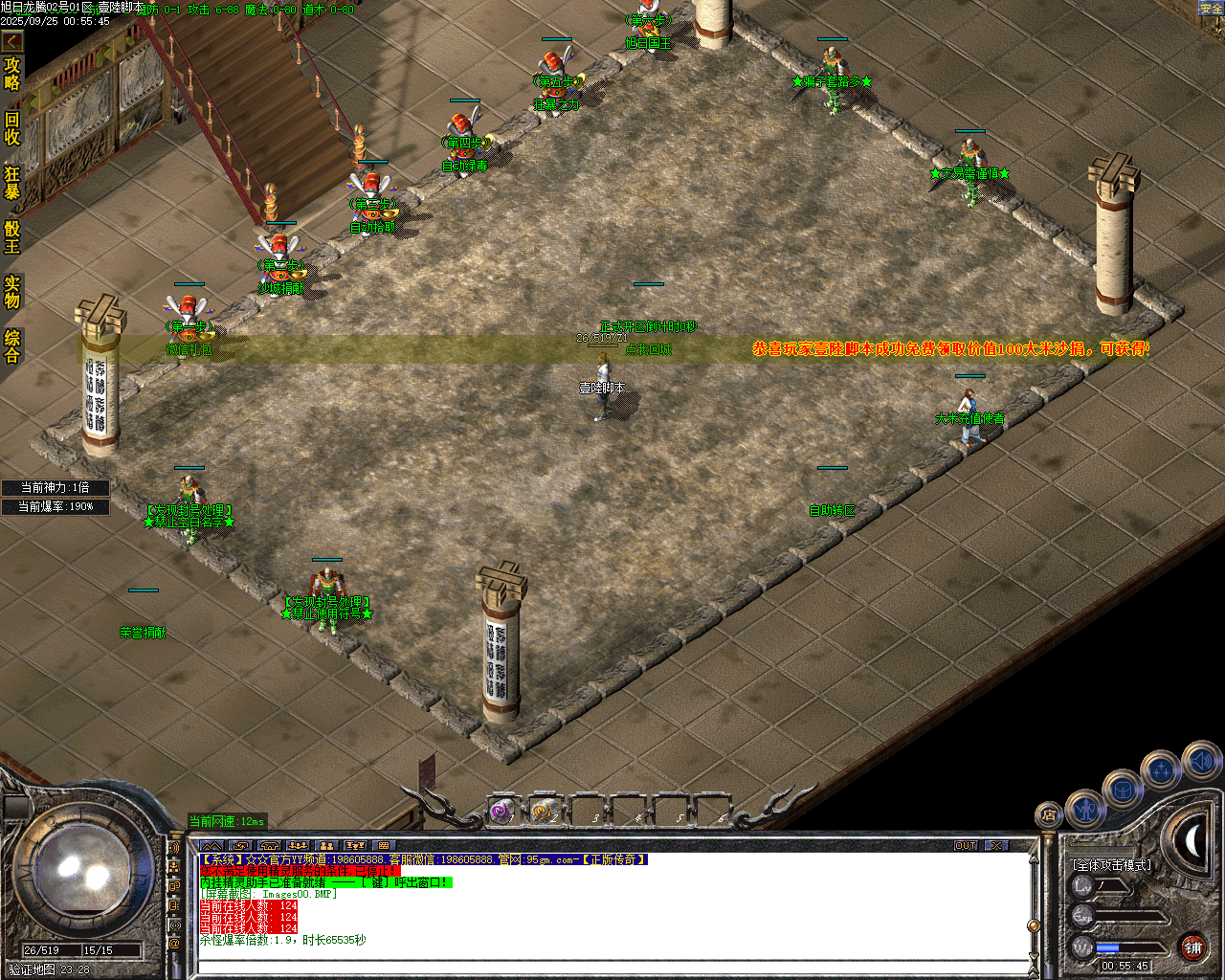Screen dimensions: 1225x980
Task: Click the back arrow atop the left sidebar
Action: tap(12, 40)
